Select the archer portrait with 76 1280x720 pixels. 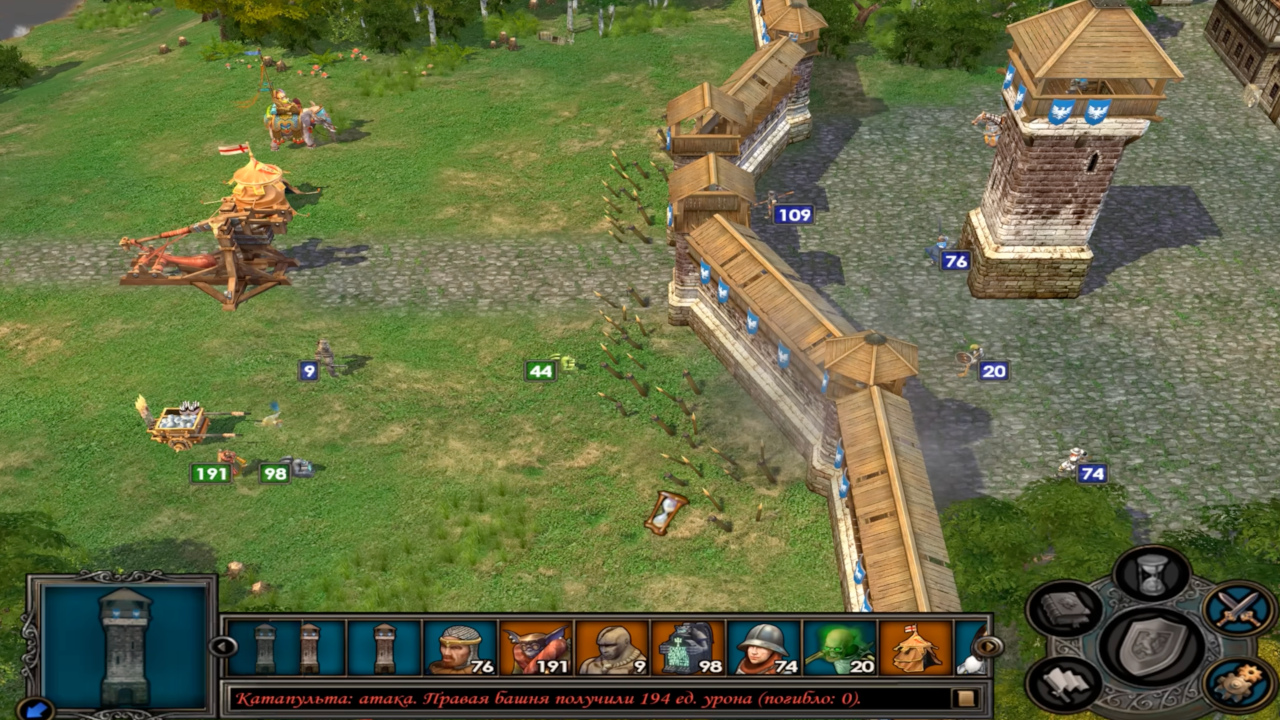click(460, 647)
